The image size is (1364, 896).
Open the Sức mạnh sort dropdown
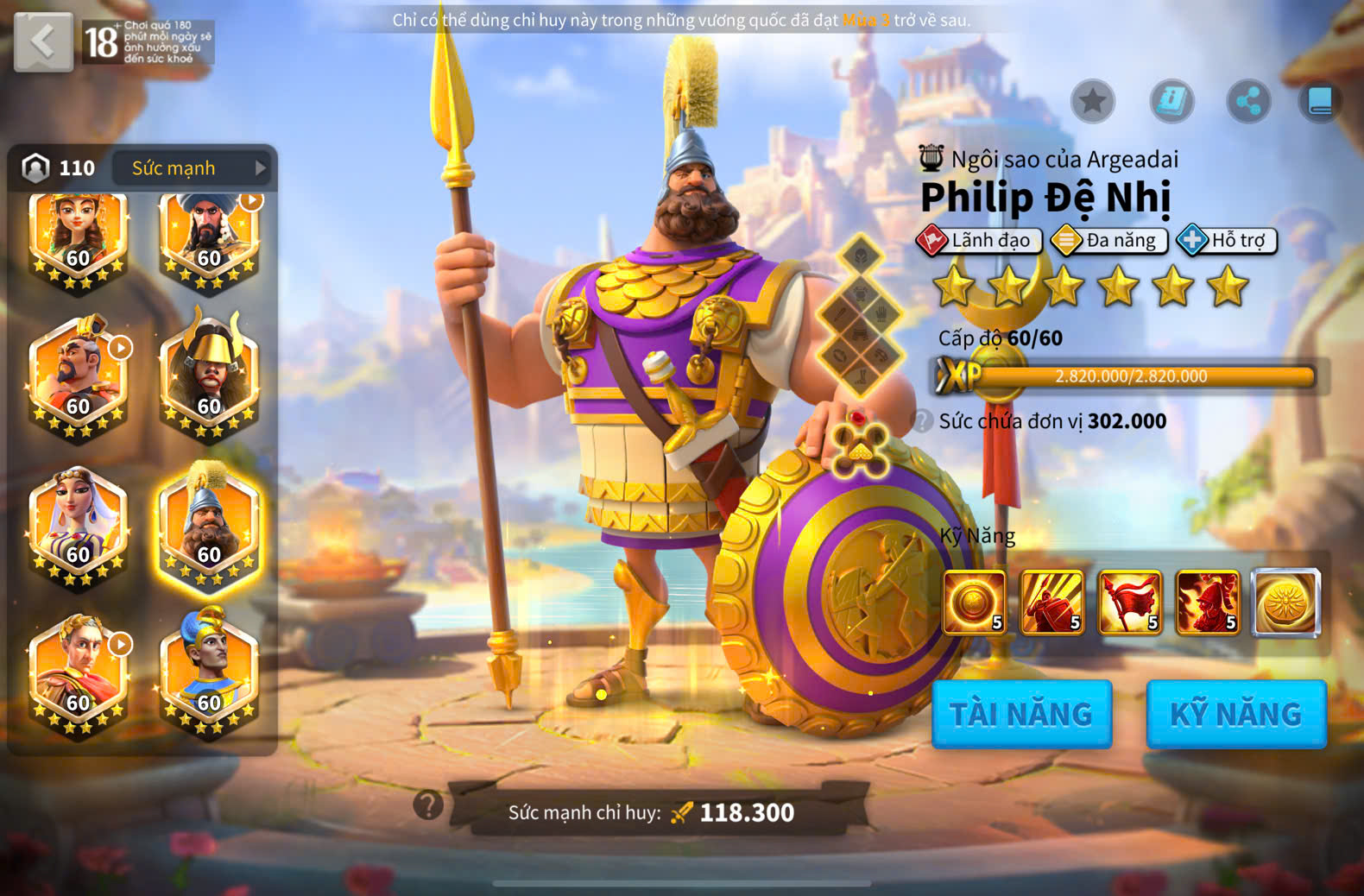pyautogui.click(x=199, y=168)
